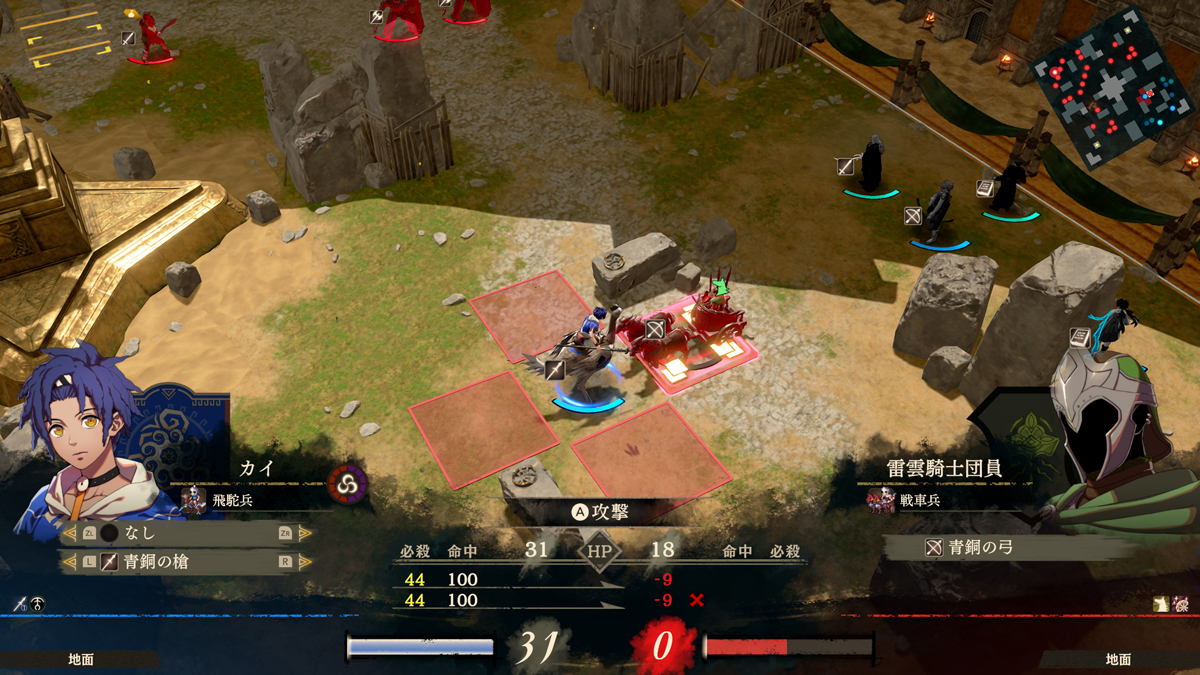Select the highlighted tile under the enemy chariot
1200x675 pixels.
(x=700, y=355)
